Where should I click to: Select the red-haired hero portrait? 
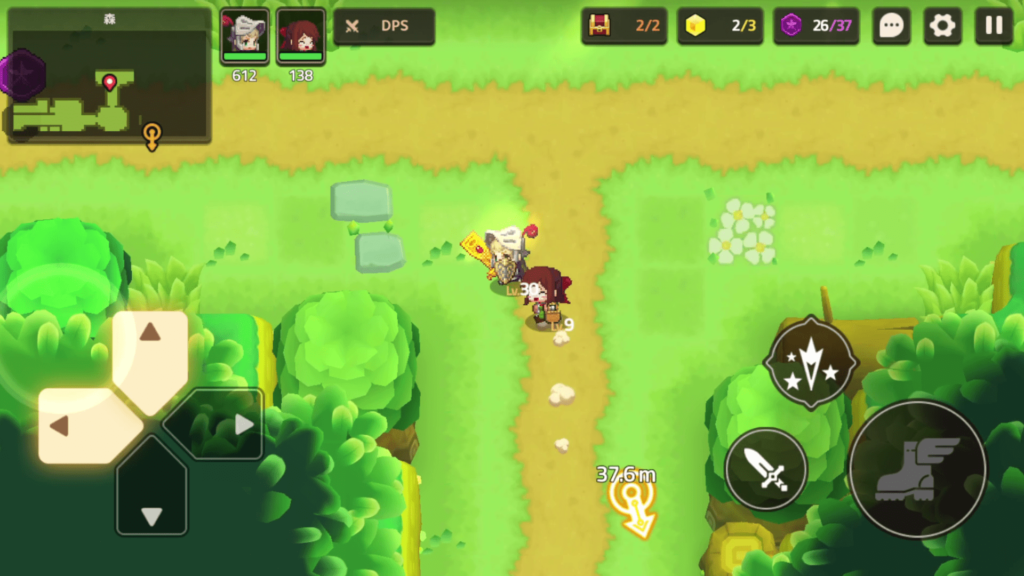[301, 36]
